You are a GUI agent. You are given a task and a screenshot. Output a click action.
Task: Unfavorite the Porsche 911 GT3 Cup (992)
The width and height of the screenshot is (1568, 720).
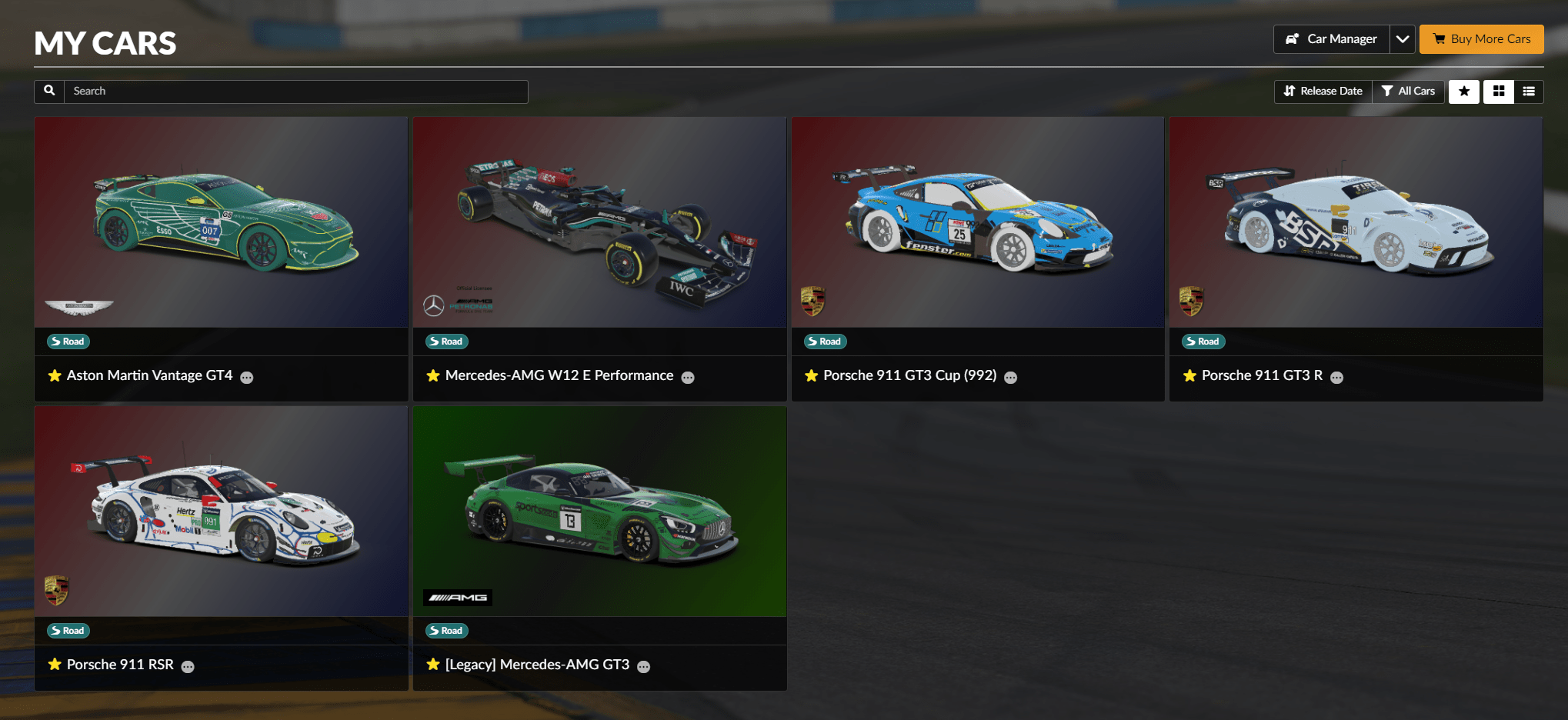click(812, 376)
